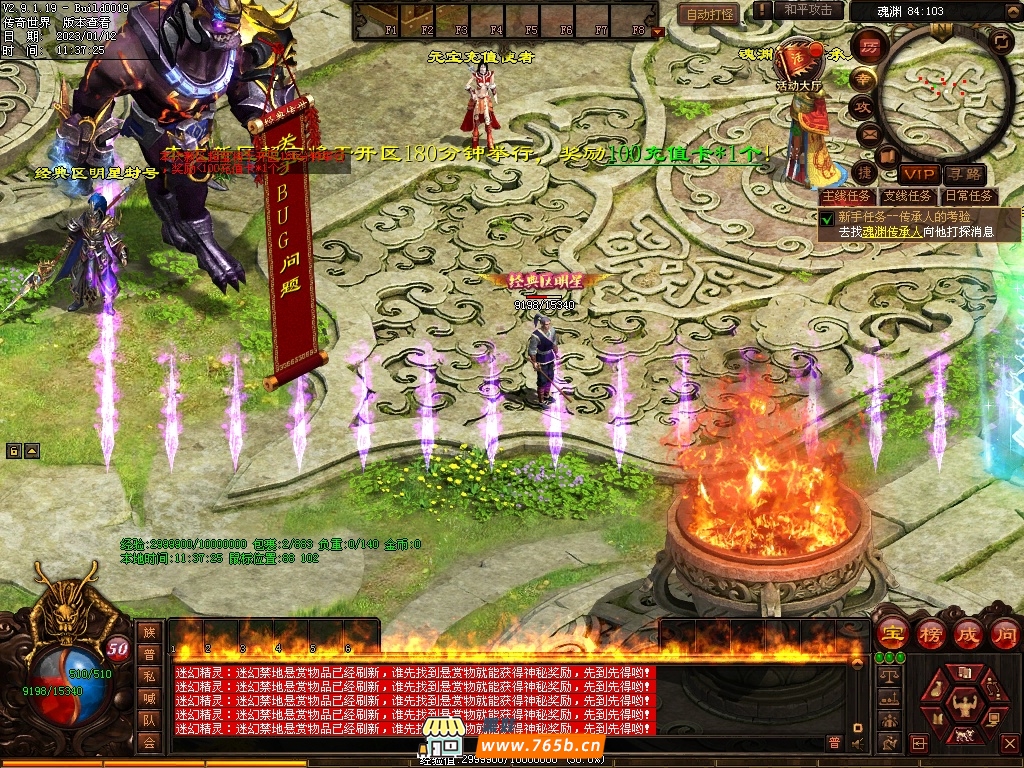Activate the 寻路 pathfinding button
This screenshot has height=768, width=1024.
(x=964, y=174)
